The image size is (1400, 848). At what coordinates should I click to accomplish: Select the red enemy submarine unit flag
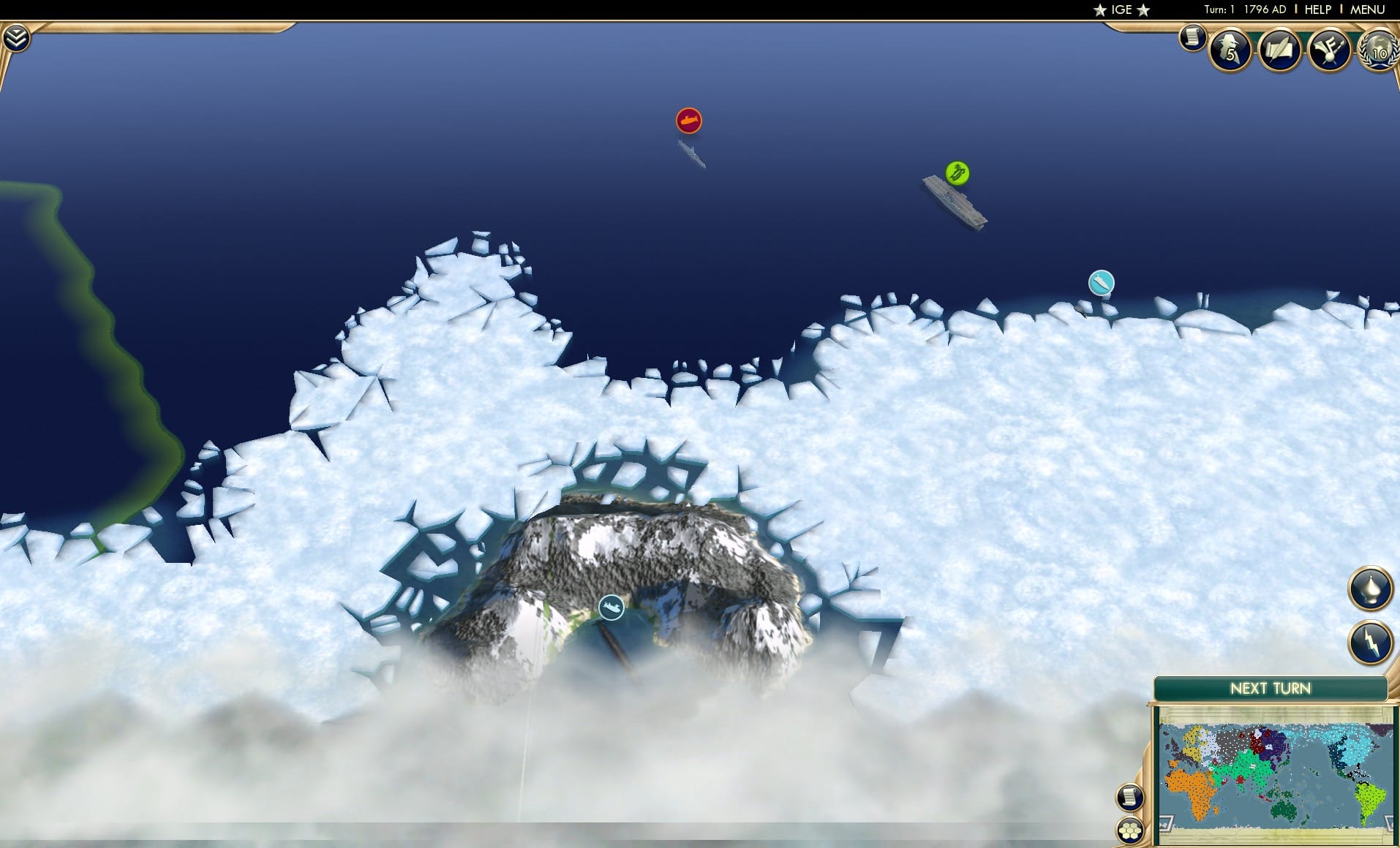pyautogui.click(x=688, y=121)
